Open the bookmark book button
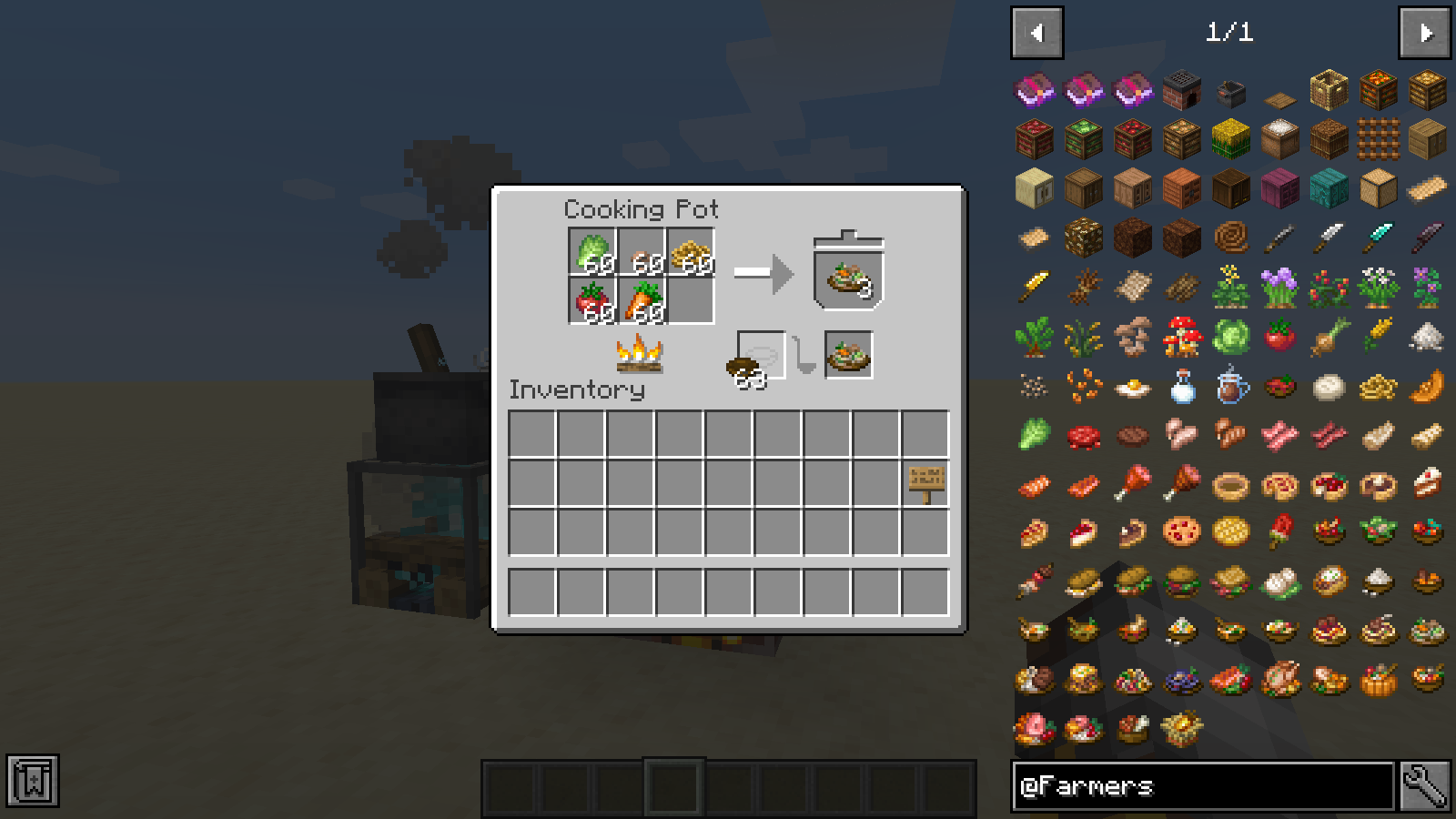 point(33,781)
